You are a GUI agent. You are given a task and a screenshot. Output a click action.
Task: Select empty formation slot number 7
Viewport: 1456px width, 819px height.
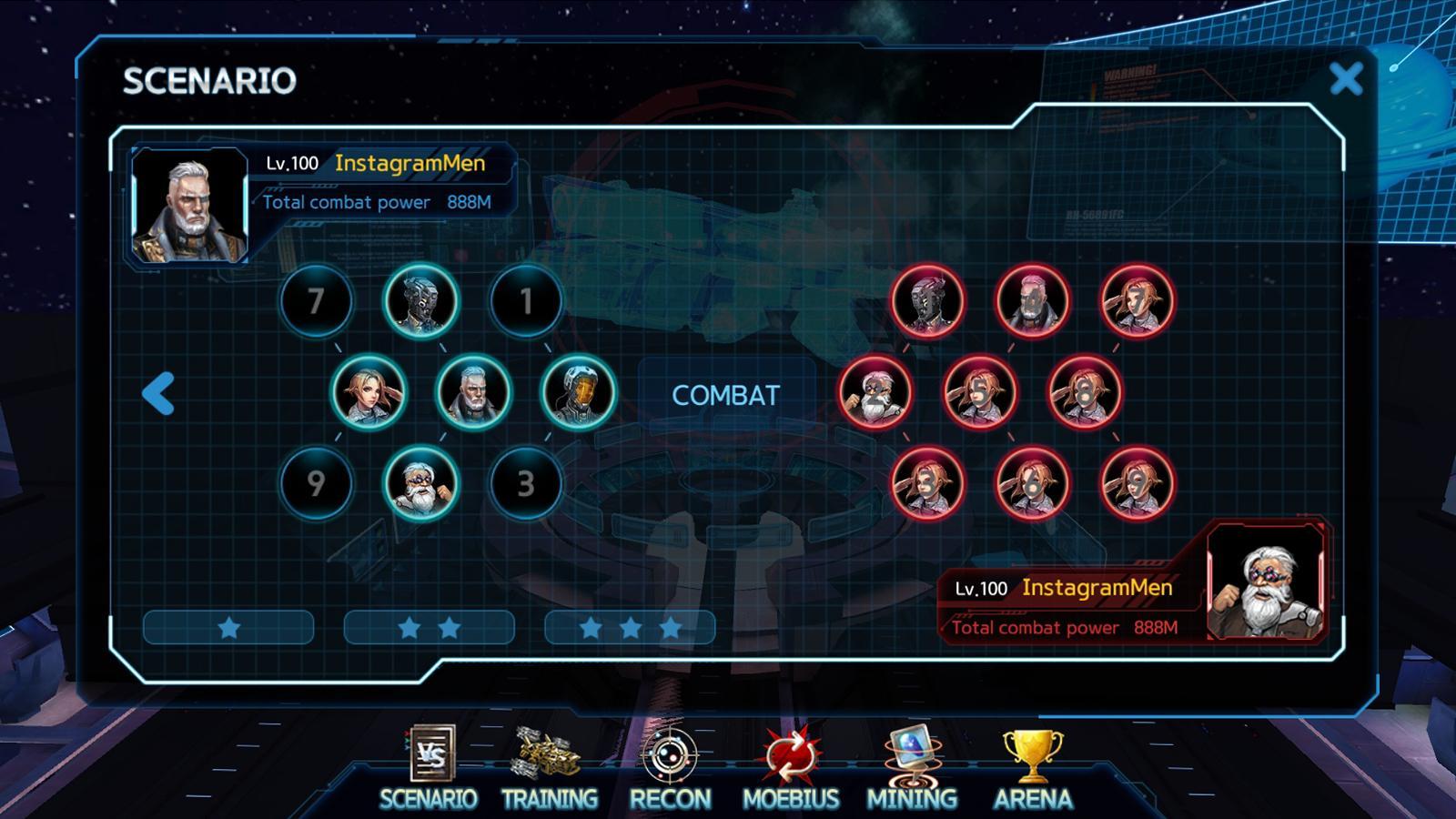click(x=316, y=301)
